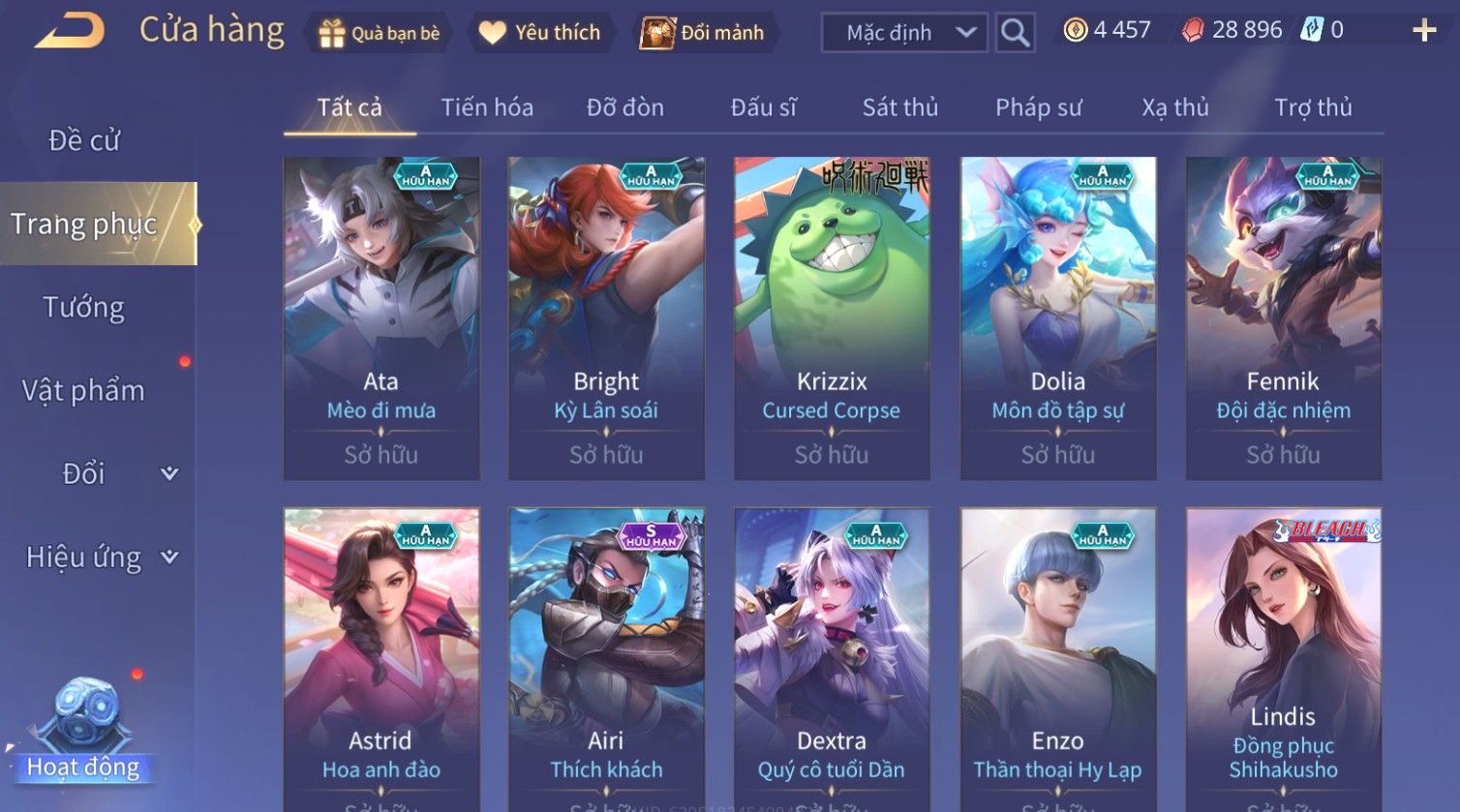Add currency with the plus button
This screenshot has height=812, width=1460.
click(x=1423, y=31)
